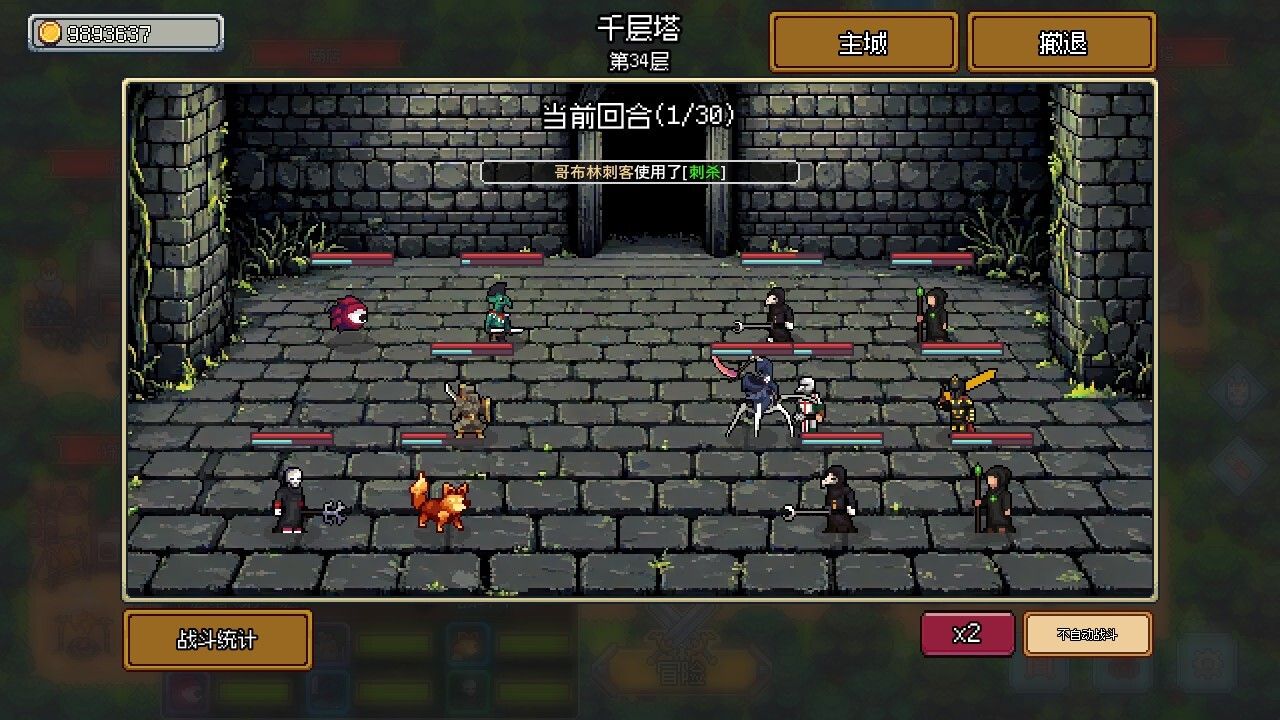1280x720 pixels.
Task: Return to town with 主城 button
Action: 864,42
